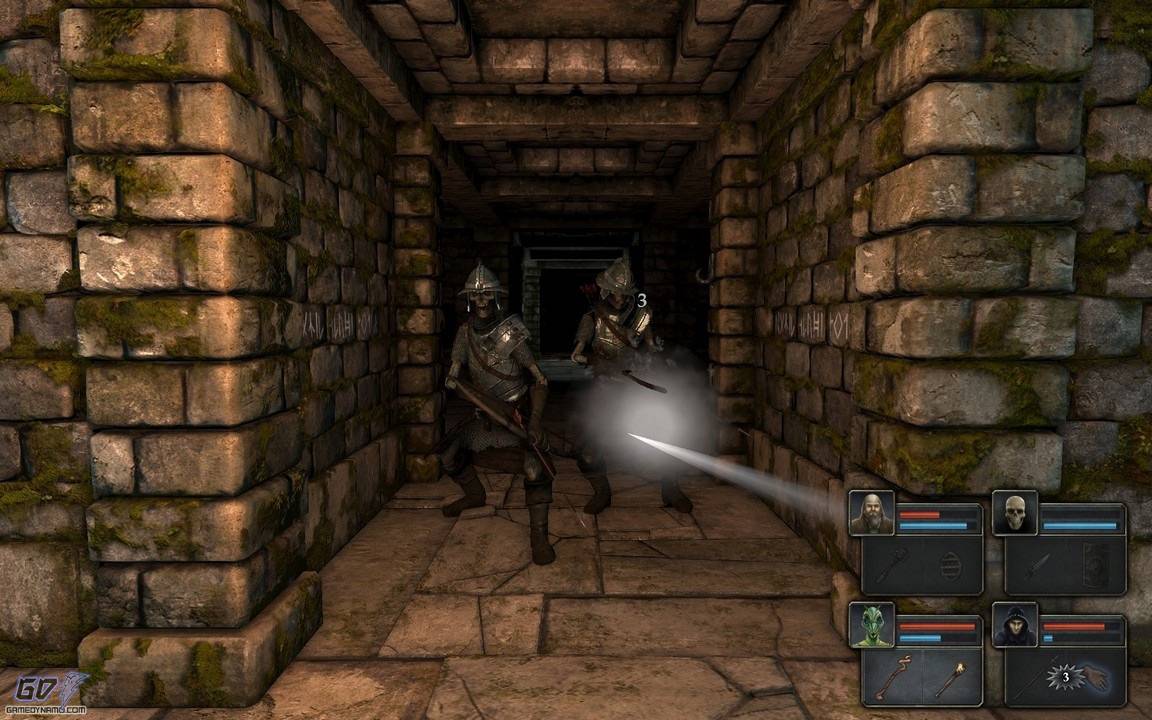
Task: Select the dead champion's tall shield slot
Action: tap(1095, 565)
